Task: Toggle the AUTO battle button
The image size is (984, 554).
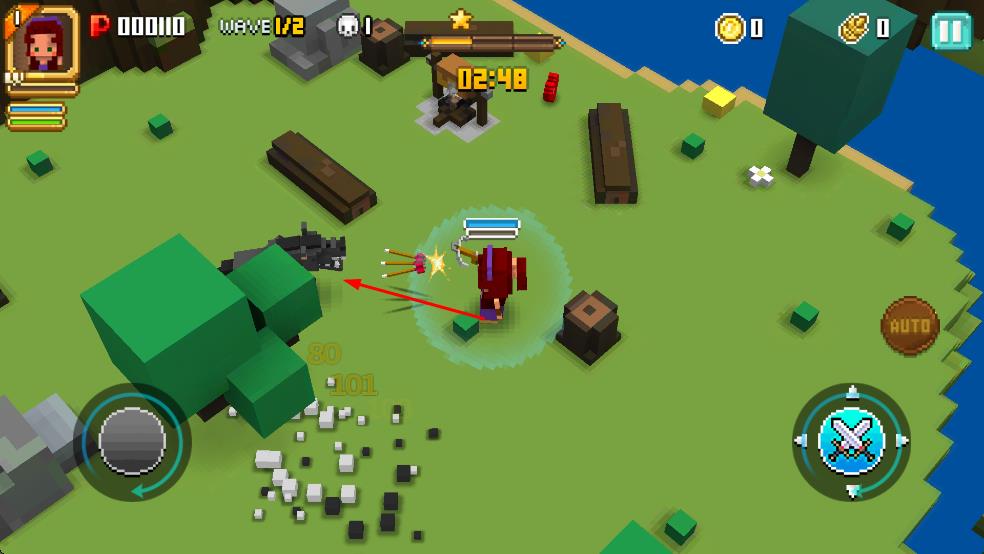Action: [910, 326]
